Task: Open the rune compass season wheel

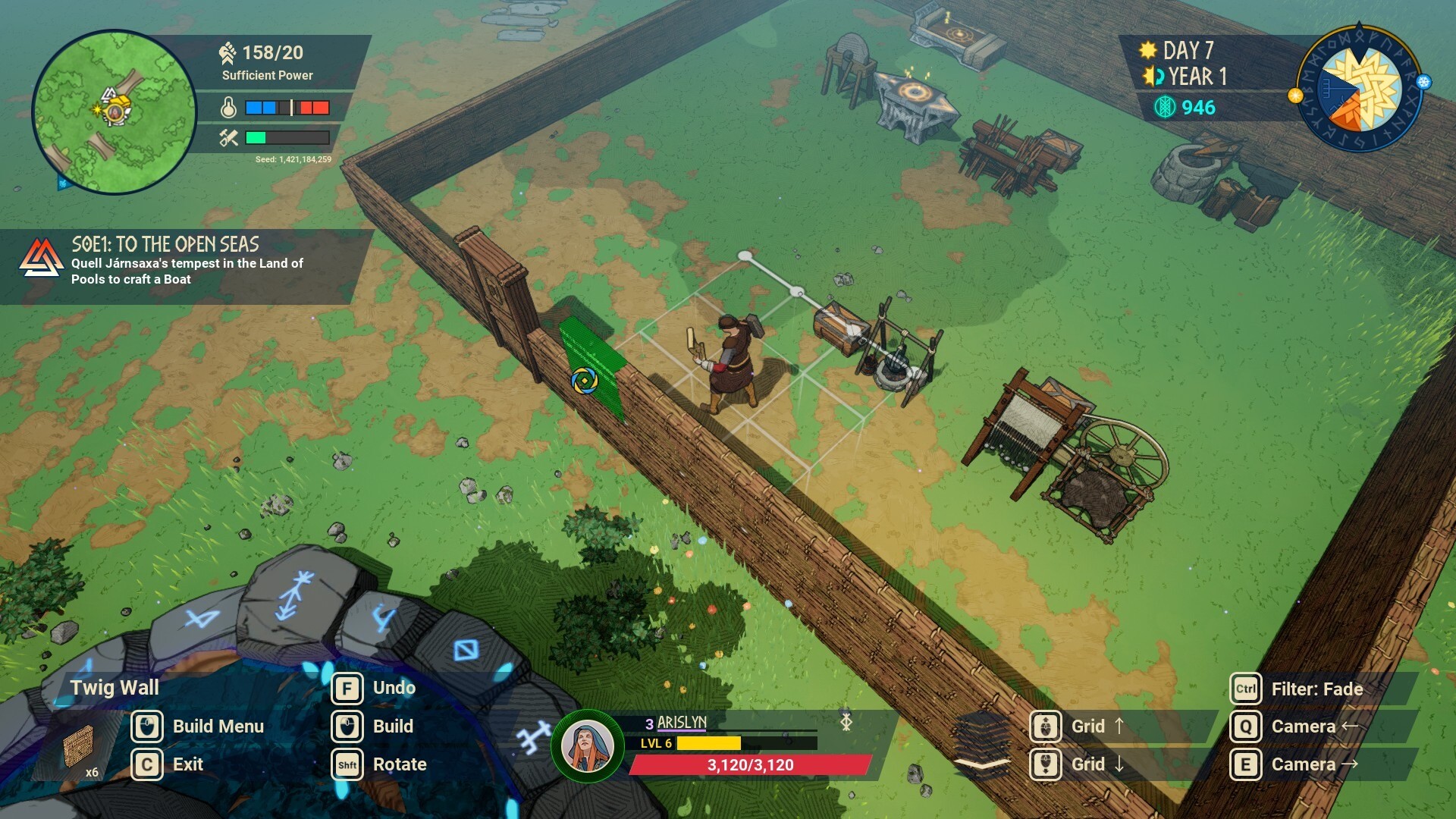Action: (1360, 89)
